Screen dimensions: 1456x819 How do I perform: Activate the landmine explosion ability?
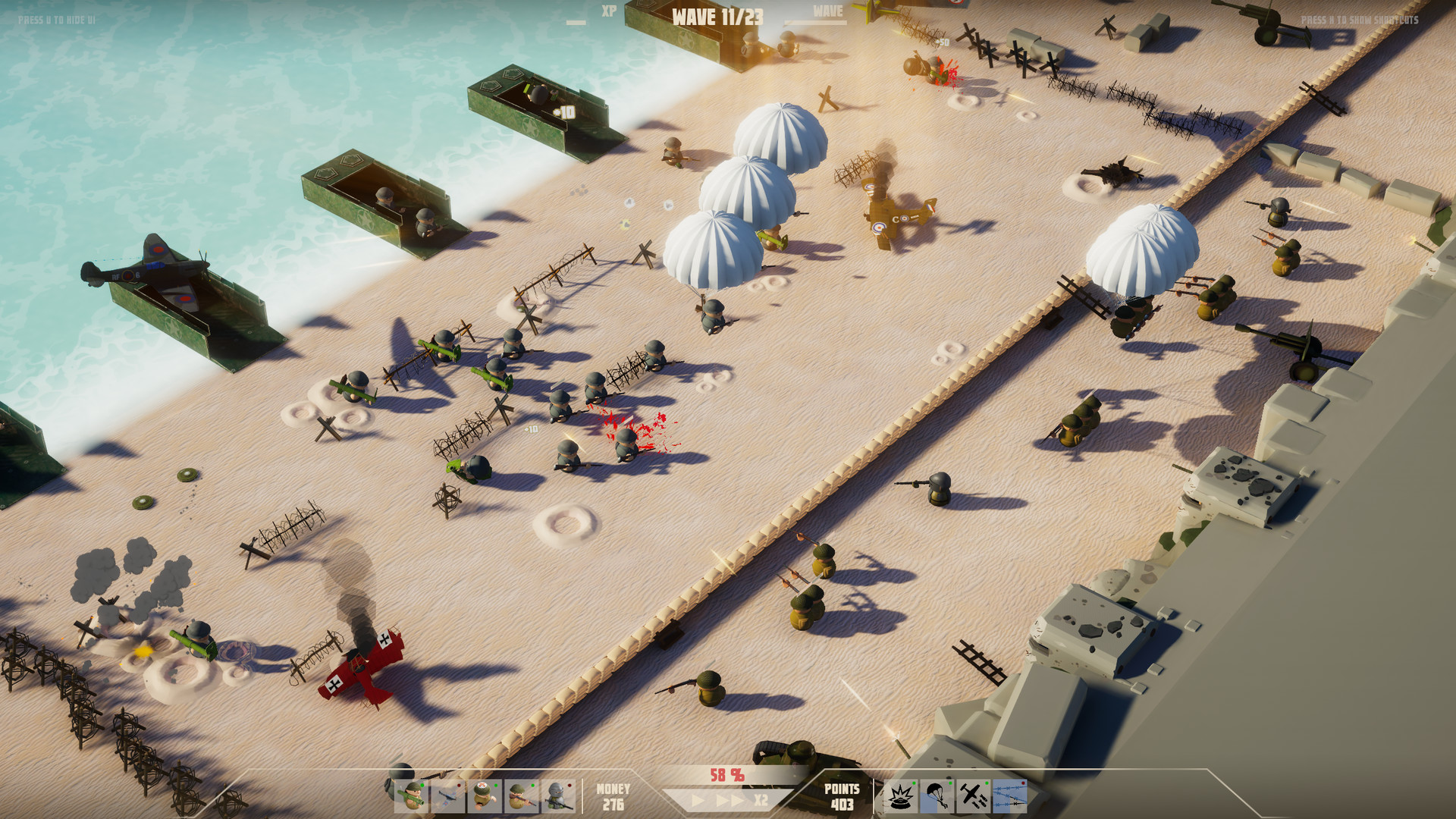point(900,797)
